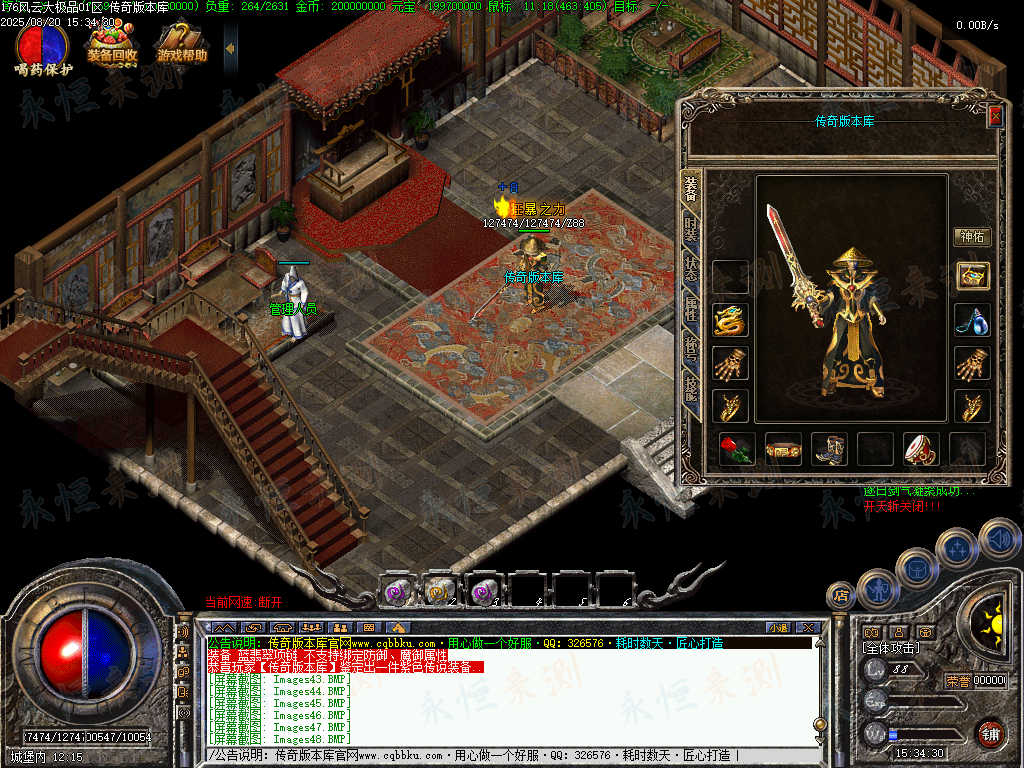This screenshot has height=768, width=1024.
Task: Switch to the 技能 (skills) tab
Action: (691, 390)
